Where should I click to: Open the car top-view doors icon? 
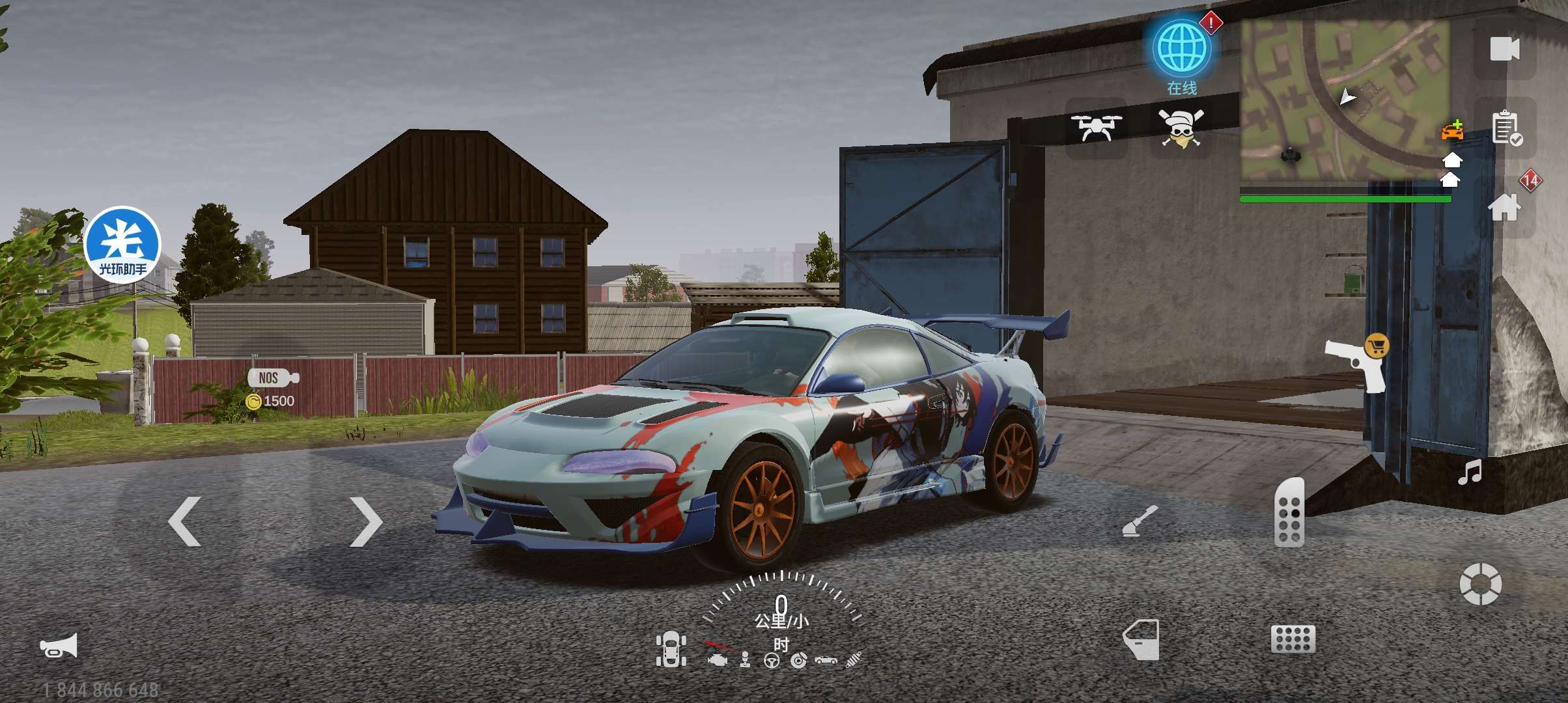[671, 649]
